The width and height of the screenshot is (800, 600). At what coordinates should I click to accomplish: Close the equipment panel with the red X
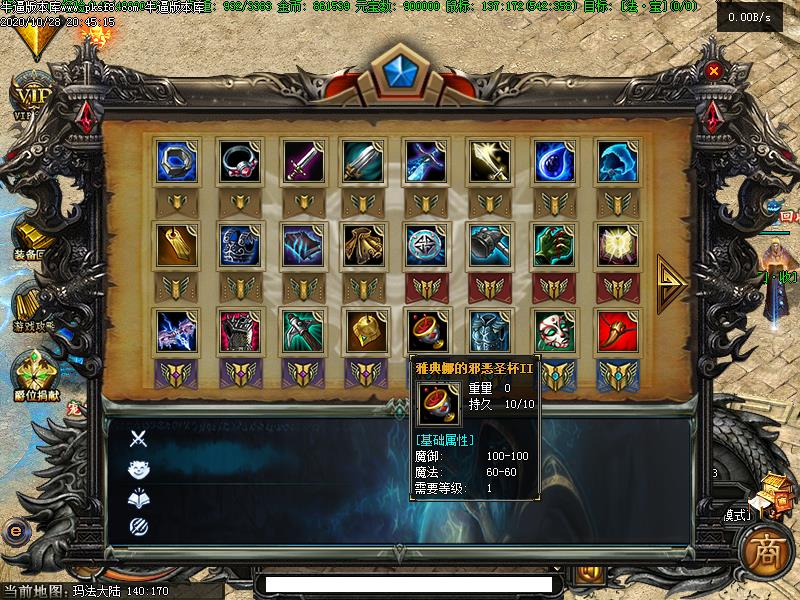pos(713,71)
